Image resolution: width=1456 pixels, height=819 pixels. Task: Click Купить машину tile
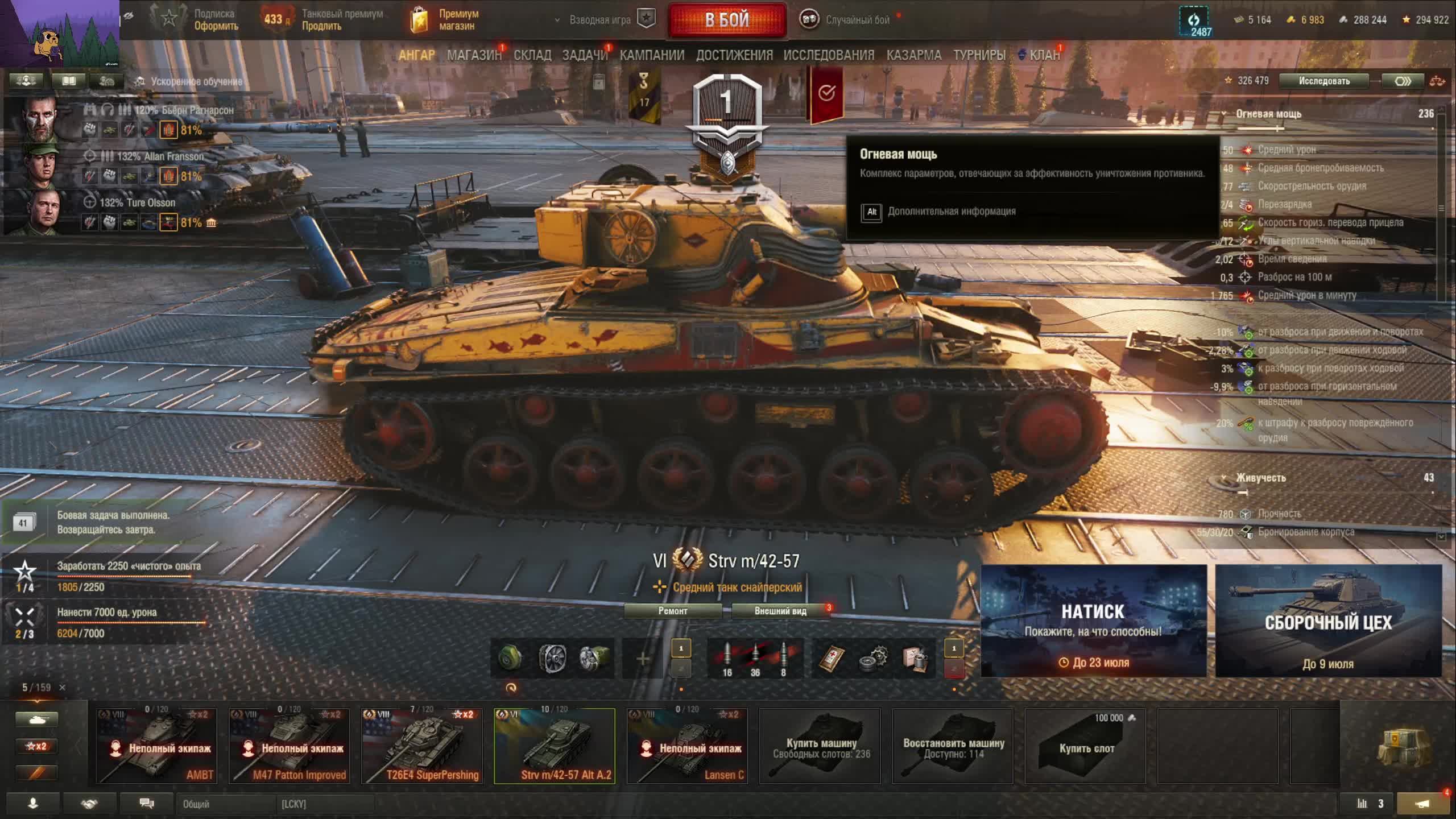point(820,746)
